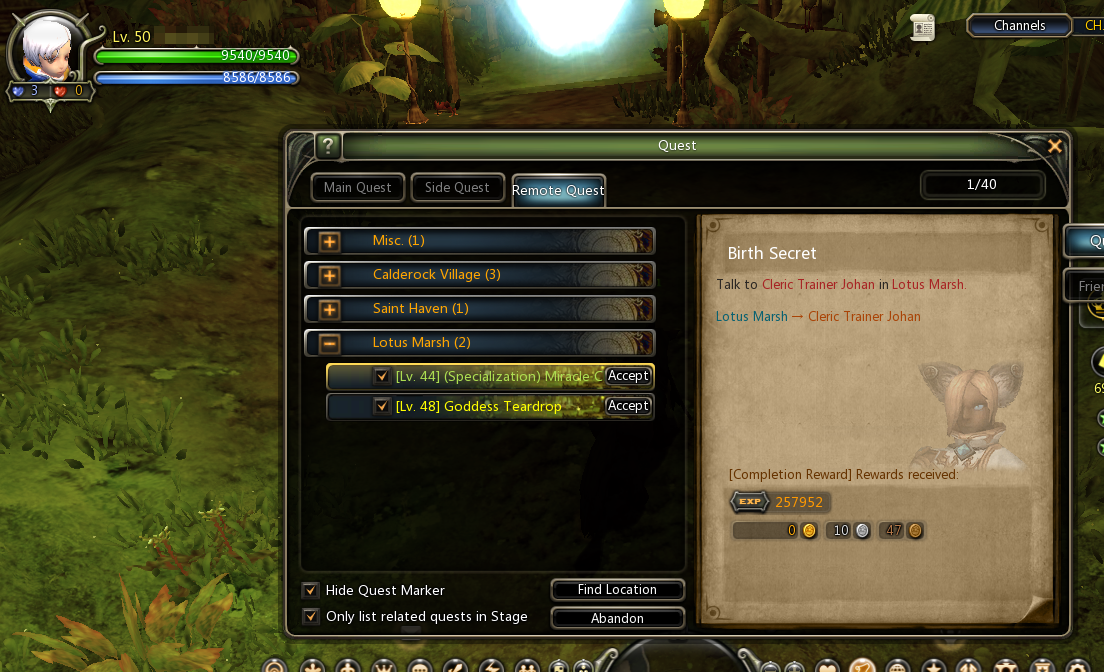
Task: Click the scroll note icon beside Channels
Action: pyautogui.click(x=922, y=28)
